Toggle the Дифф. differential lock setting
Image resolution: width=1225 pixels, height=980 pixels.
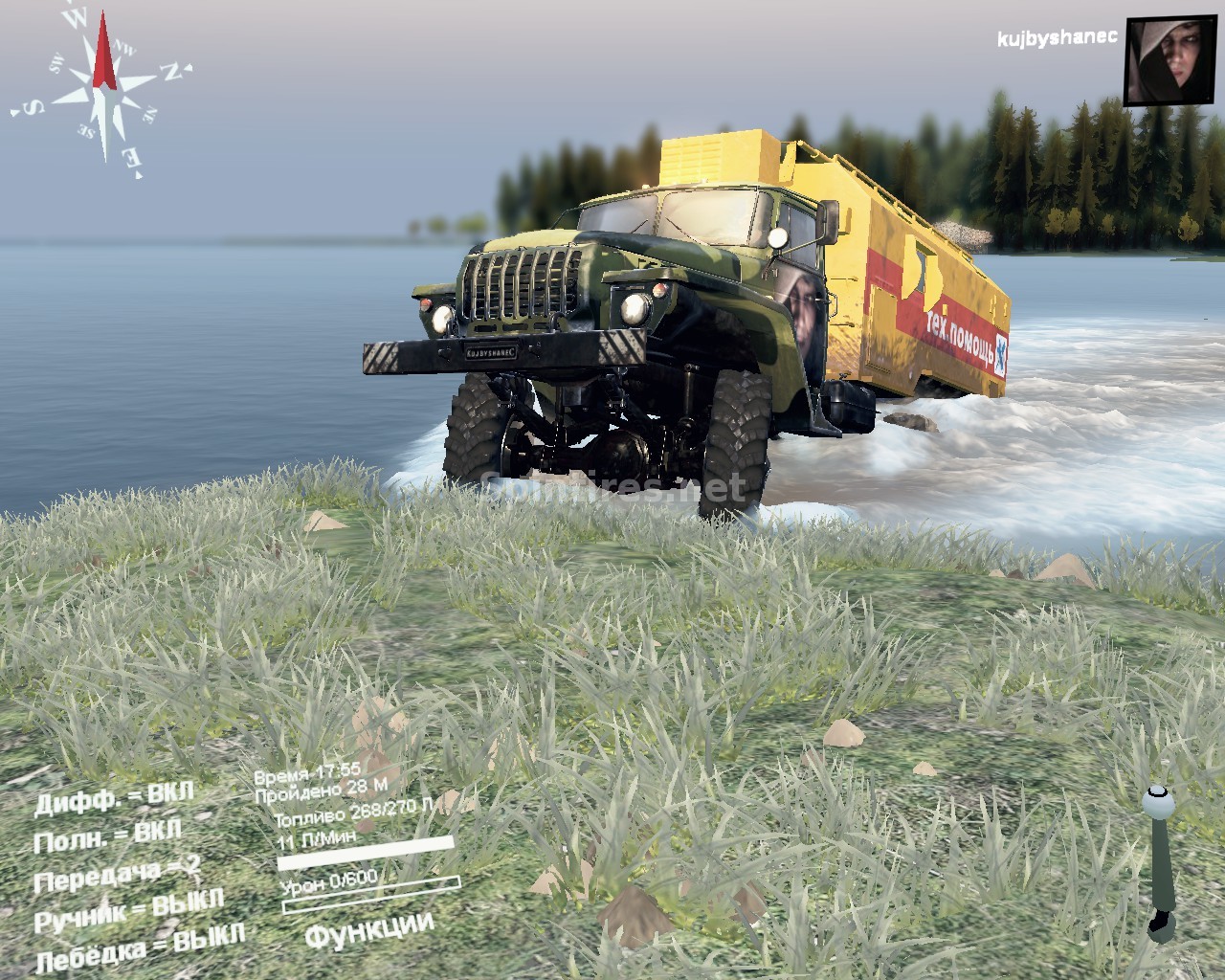coord(114,798)
